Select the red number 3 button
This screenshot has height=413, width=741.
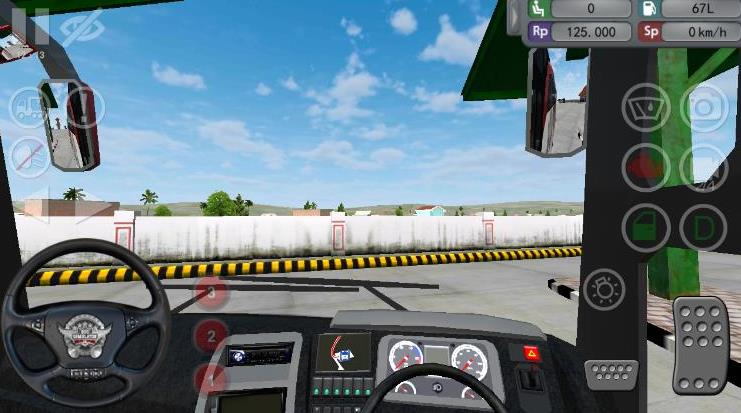coord(211,293)
